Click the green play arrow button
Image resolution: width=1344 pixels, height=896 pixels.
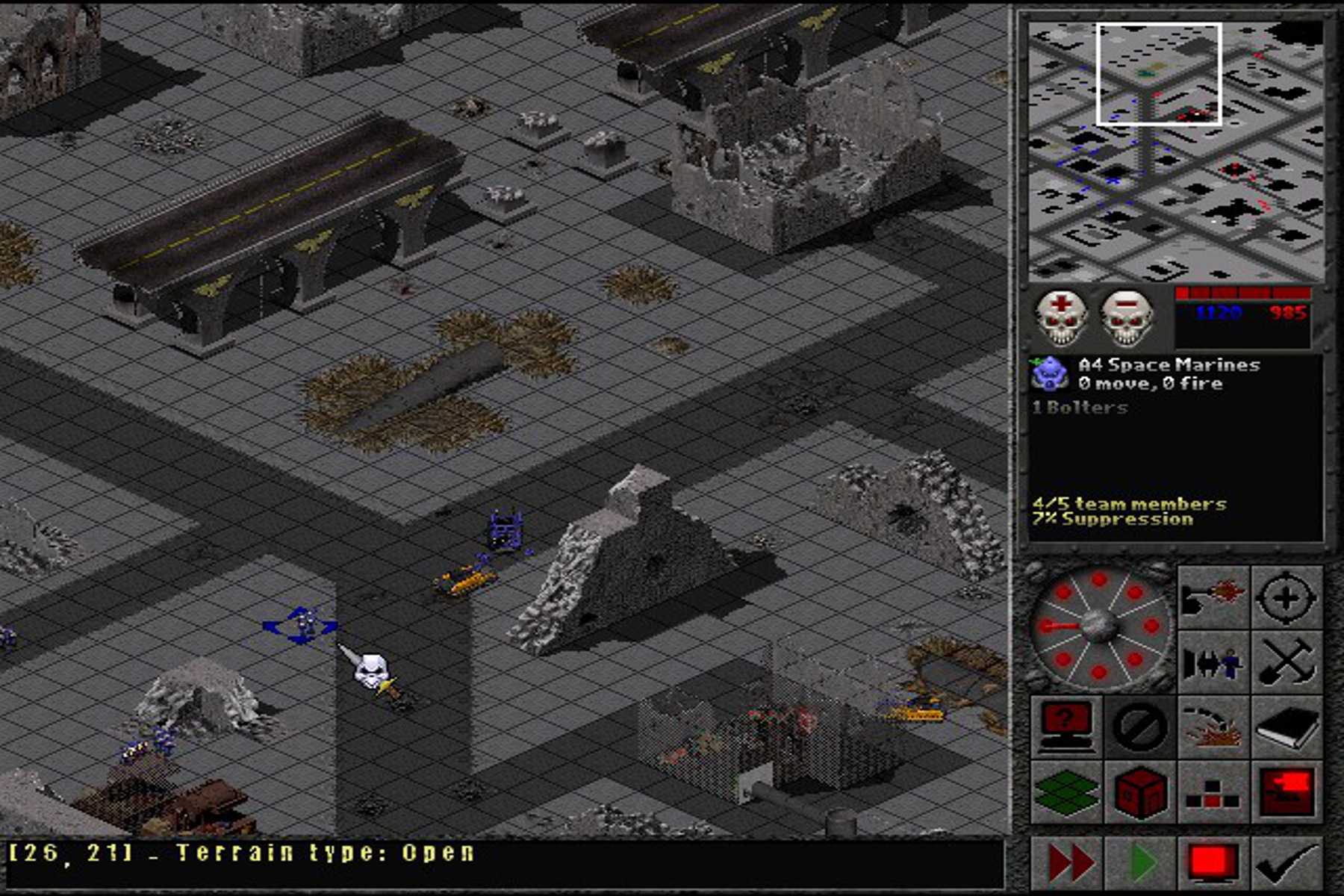pyautogui.click(x=1139, y=863)
